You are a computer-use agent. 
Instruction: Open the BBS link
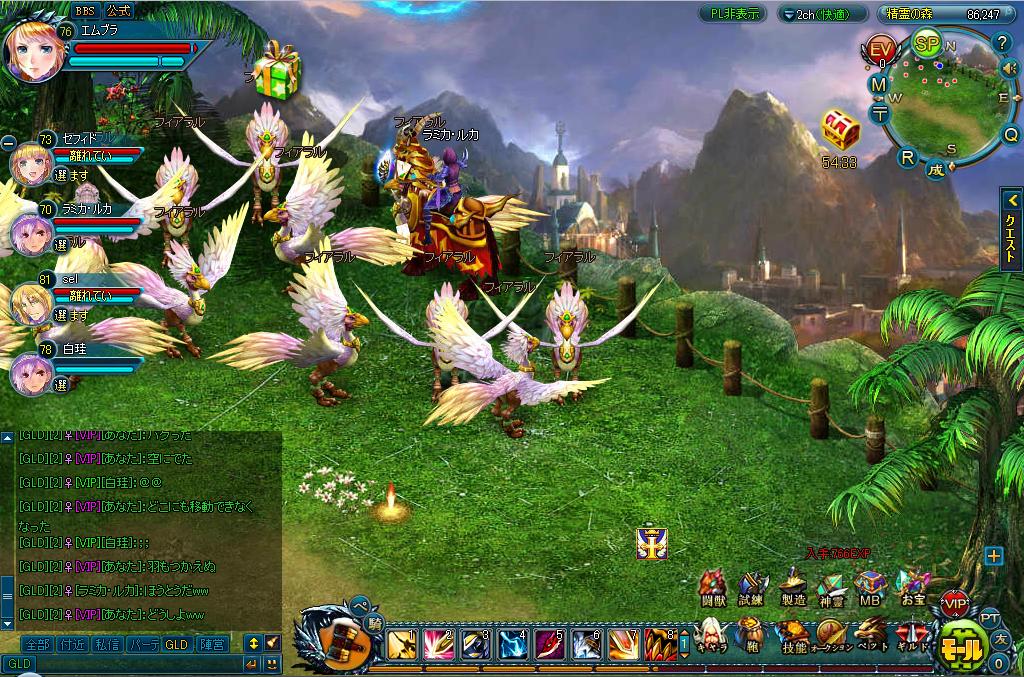86,10
